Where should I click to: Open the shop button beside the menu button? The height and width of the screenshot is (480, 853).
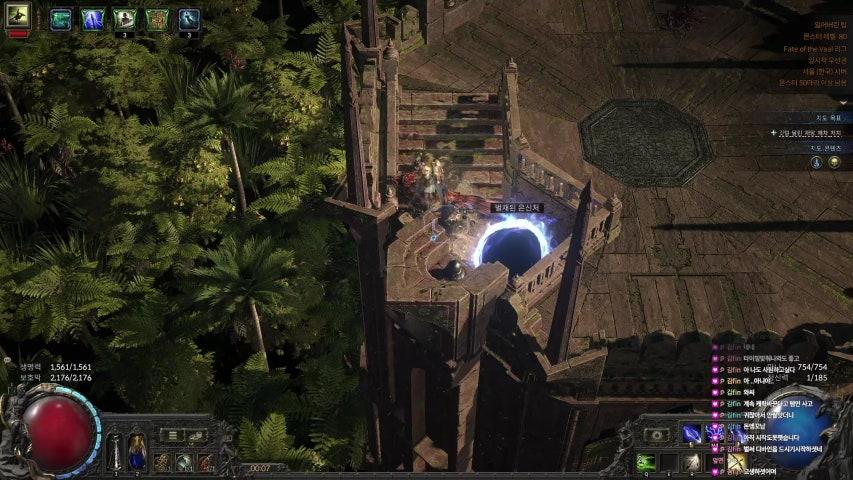(x=197, y=435)
